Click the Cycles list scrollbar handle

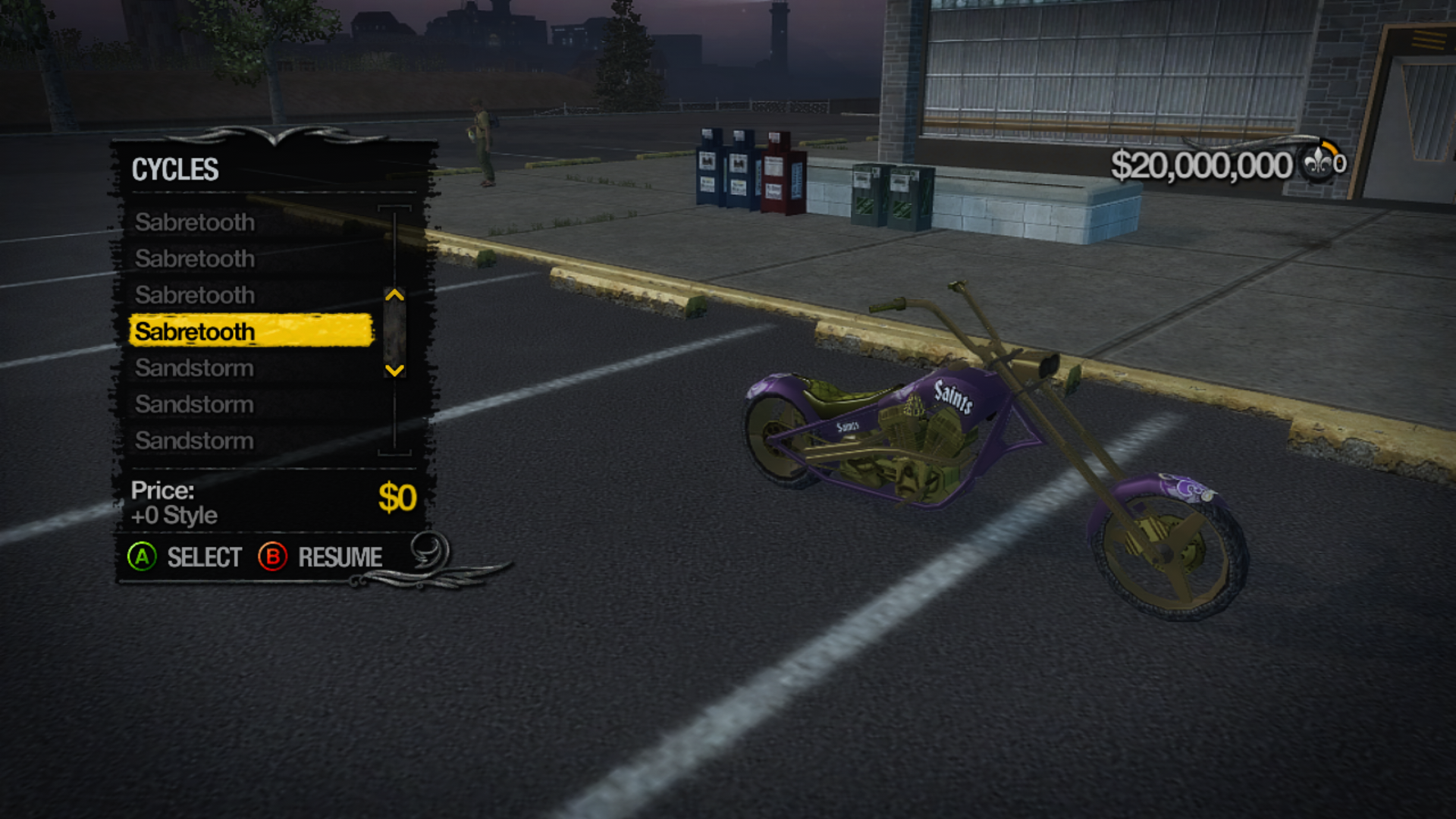394,333
